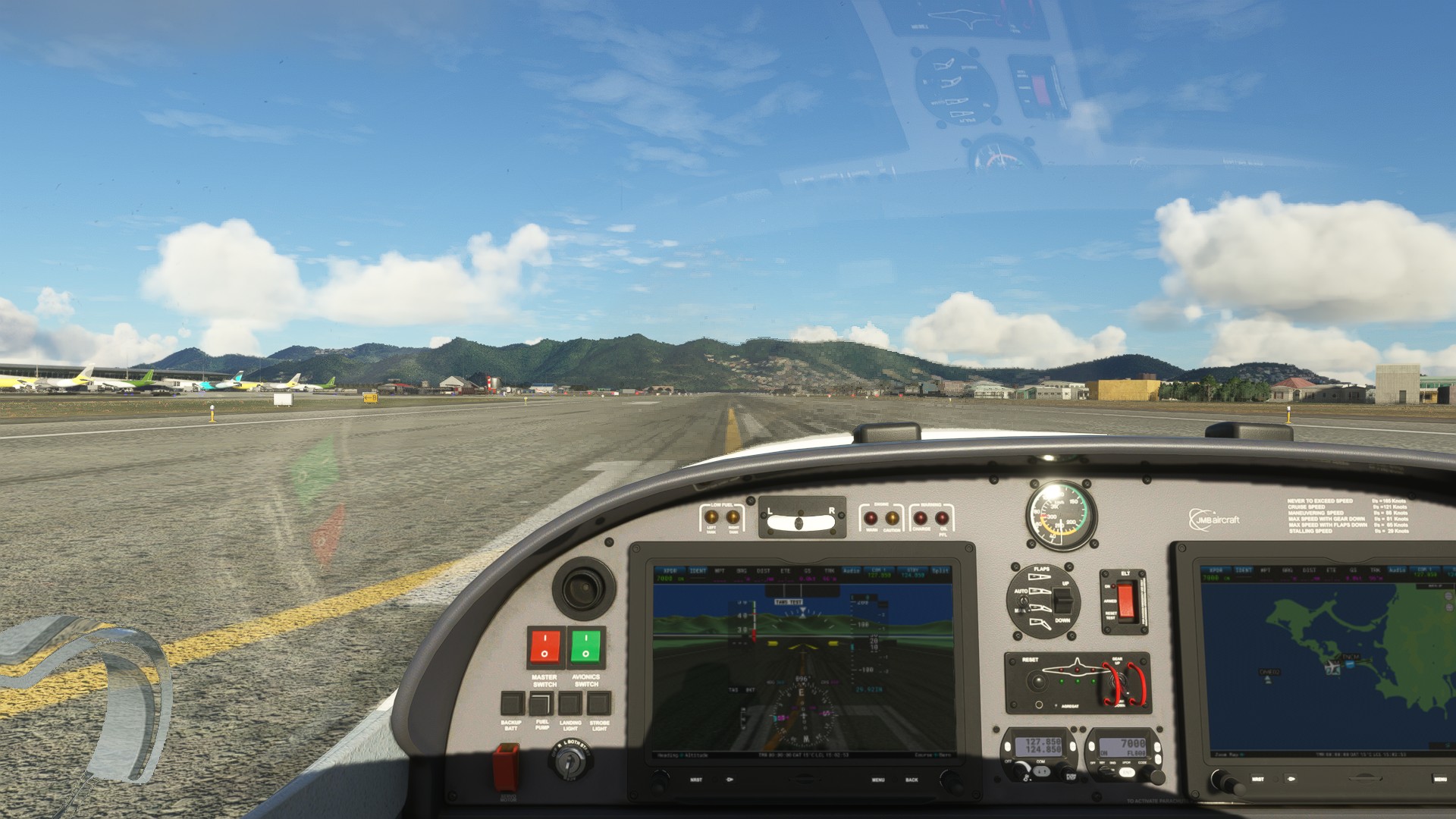Select NRST on the primary flight display
Screen dimensions: 1456x819
695,780
